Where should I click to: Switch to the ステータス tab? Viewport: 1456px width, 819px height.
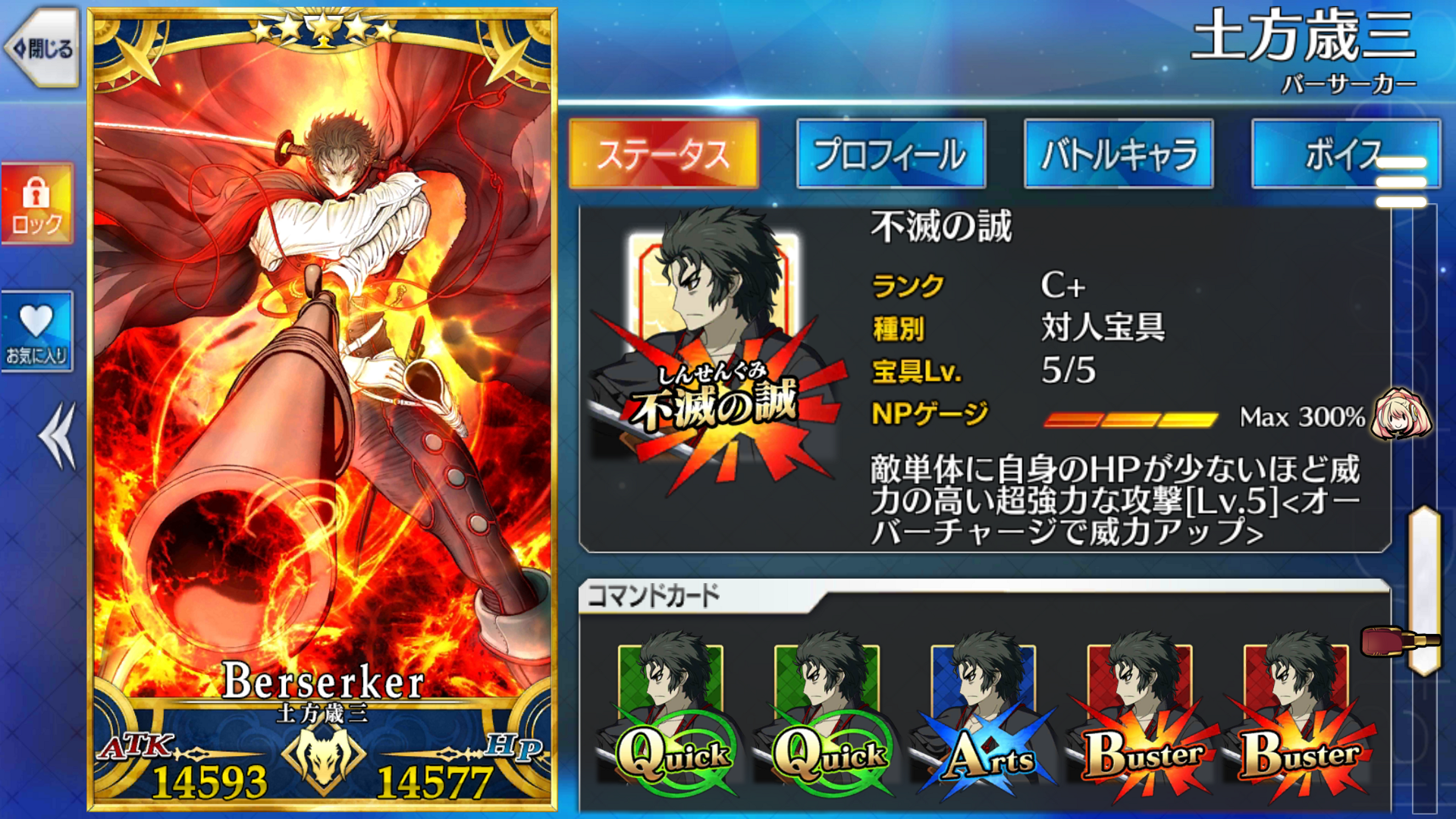pyautogui.click(x=664, y=154)
